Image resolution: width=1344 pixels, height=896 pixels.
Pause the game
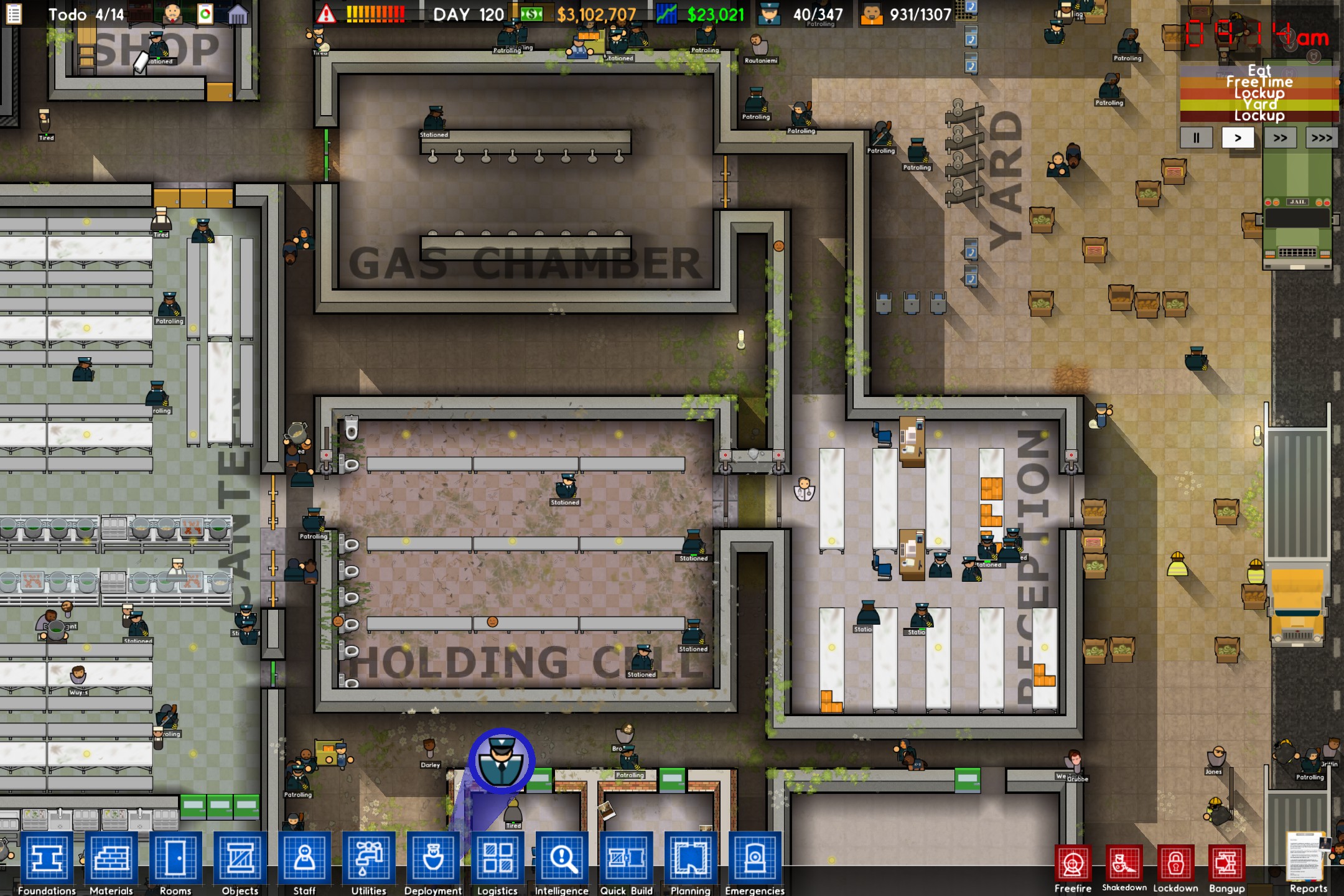[x=1196, y=138]
